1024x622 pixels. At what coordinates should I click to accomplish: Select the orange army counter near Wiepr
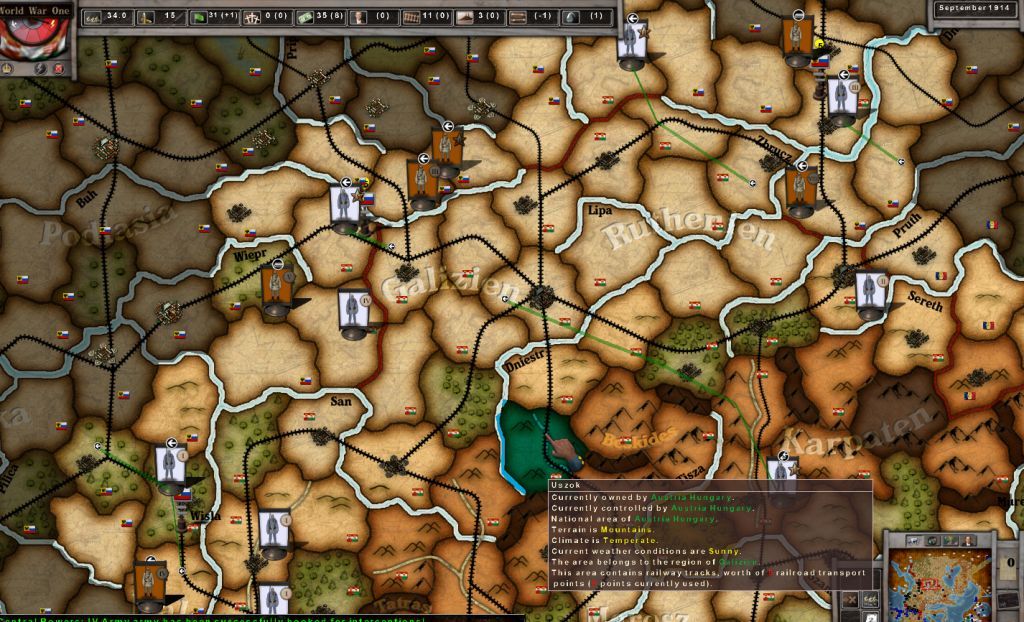(277, 288)
